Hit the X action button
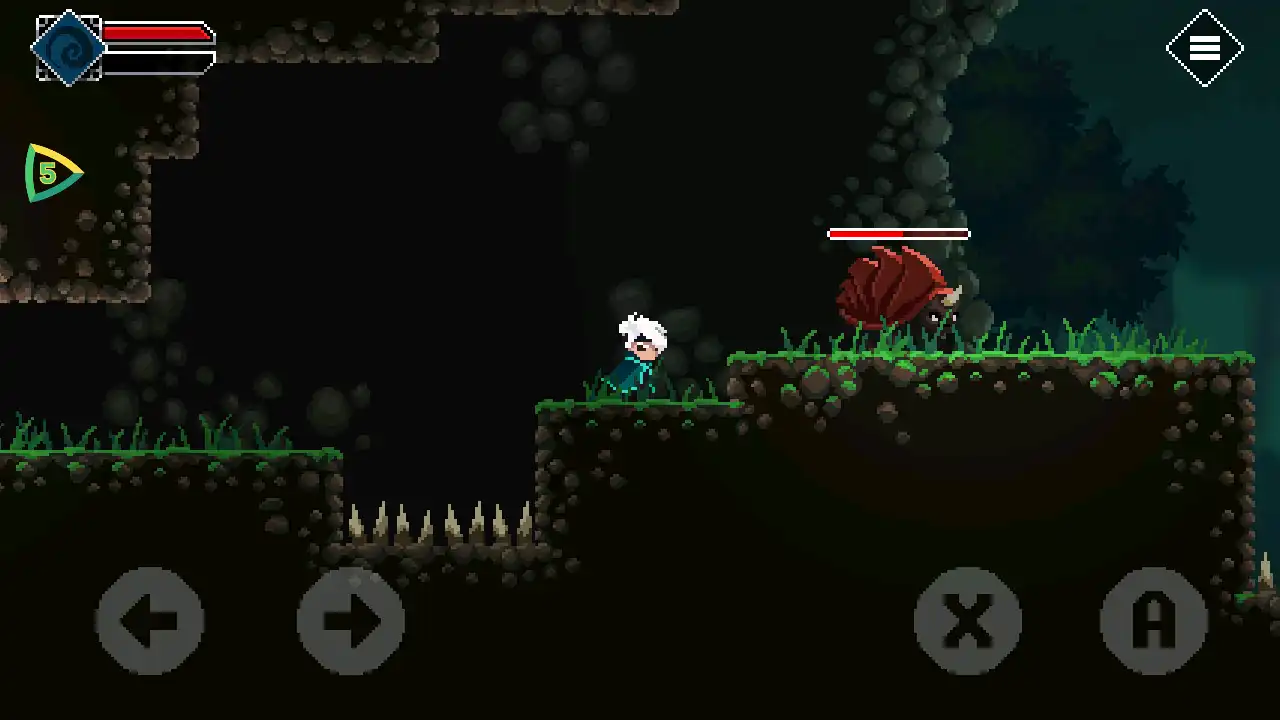The height and width of the screenshot is (720, 1280). click(x=968, y=621)
